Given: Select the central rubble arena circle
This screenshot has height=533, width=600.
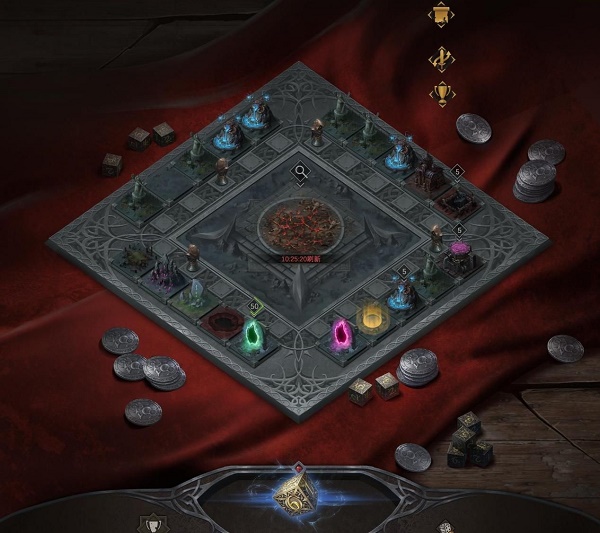Looking at the screenshot, I should tap(299, 223).
